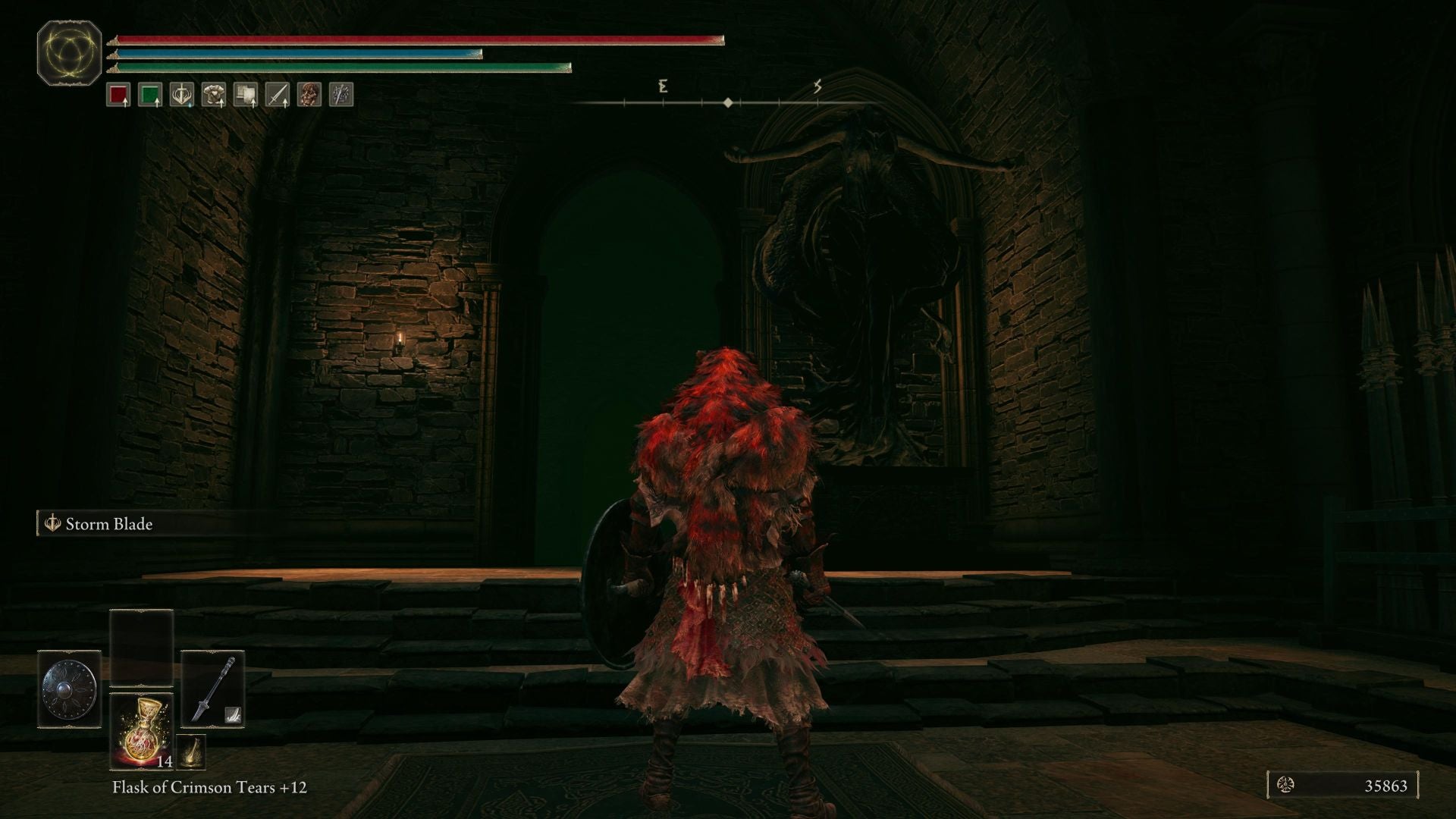Select the stone golem head buff icon
Viewport: 1456px width, 819px height.
310,94
